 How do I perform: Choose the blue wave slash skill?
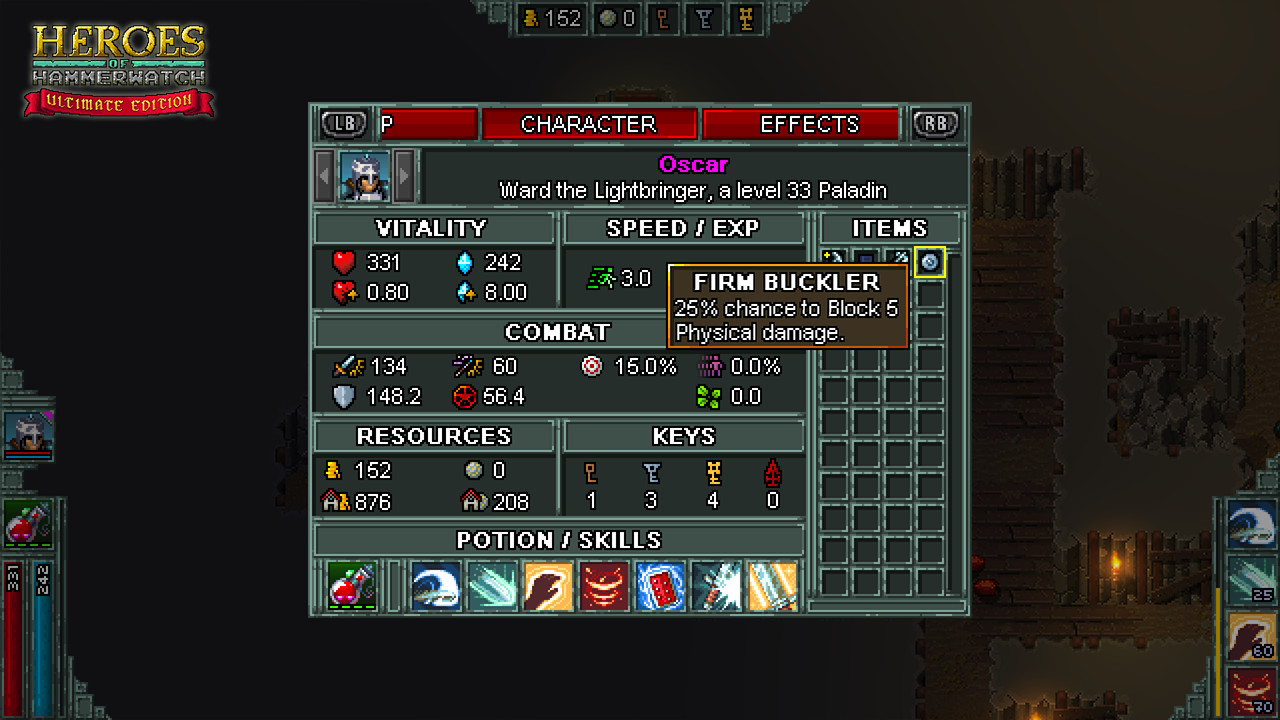[436, 586]
